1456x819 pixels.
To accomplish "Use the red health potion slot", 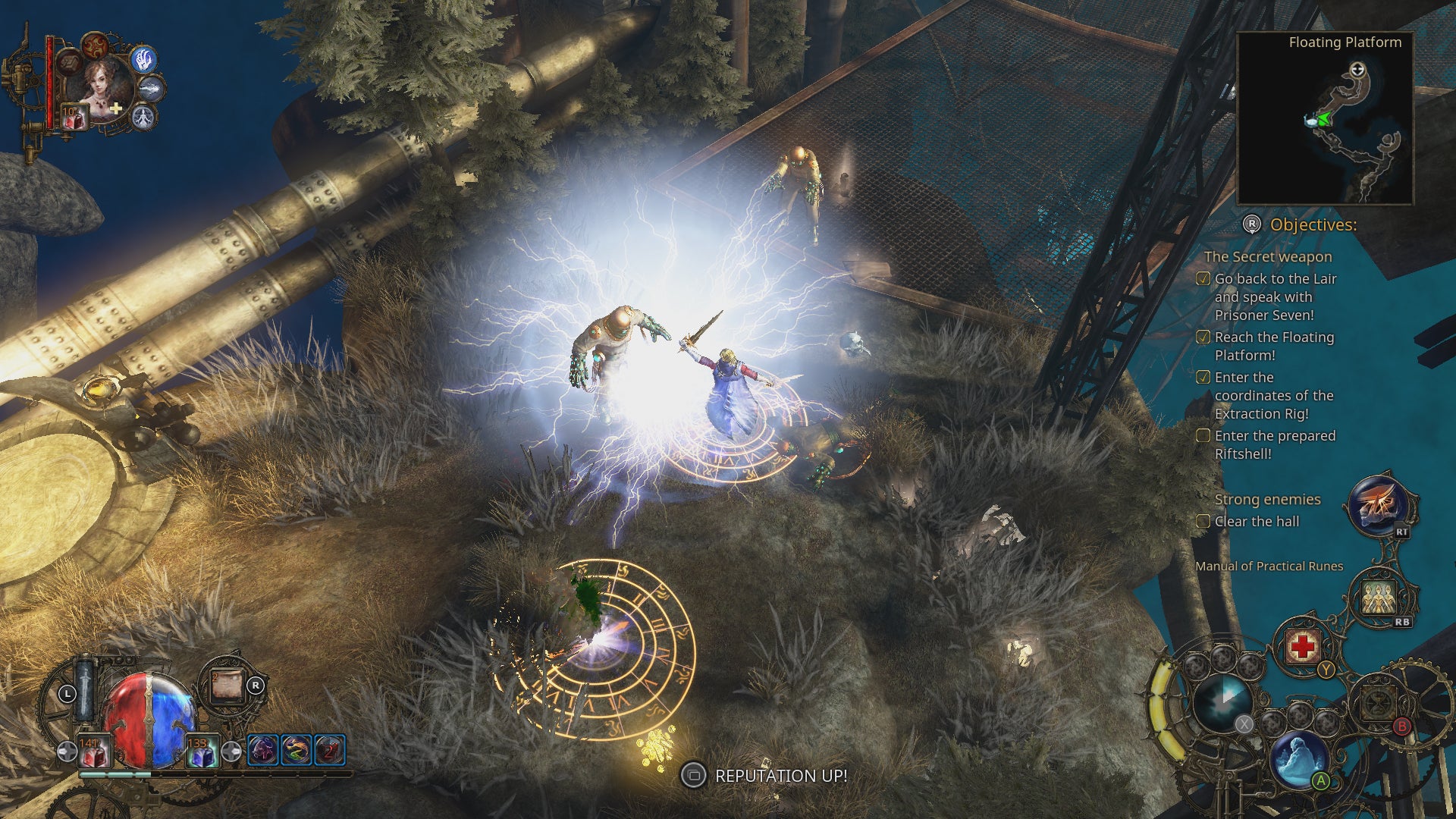I will 94,752.
